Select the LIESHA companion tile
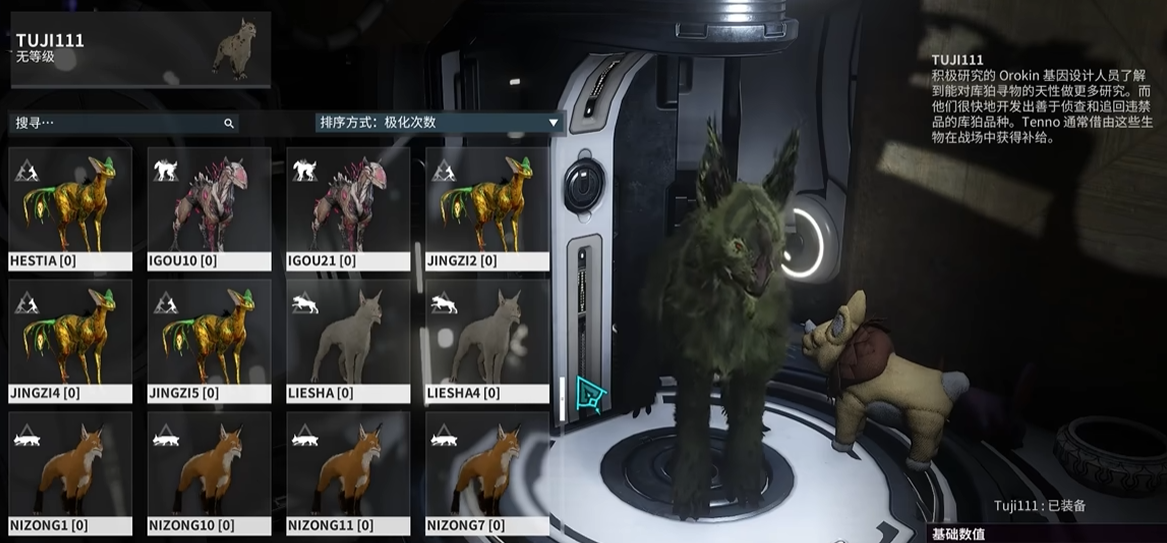The width and height of the screenshot is (1167, 543). [348, 341]
